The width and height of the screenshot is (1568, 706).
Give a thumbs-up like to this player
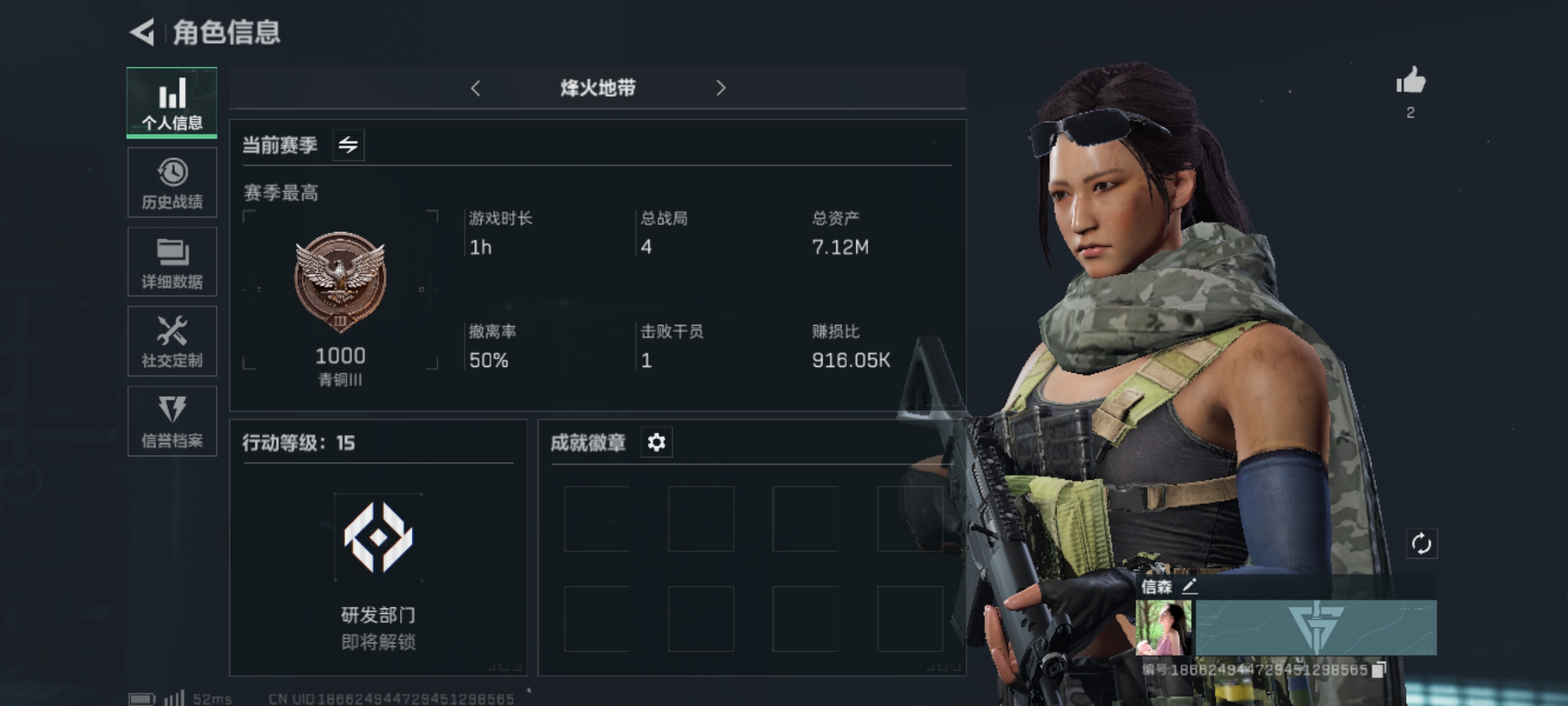pos(1411,82)
